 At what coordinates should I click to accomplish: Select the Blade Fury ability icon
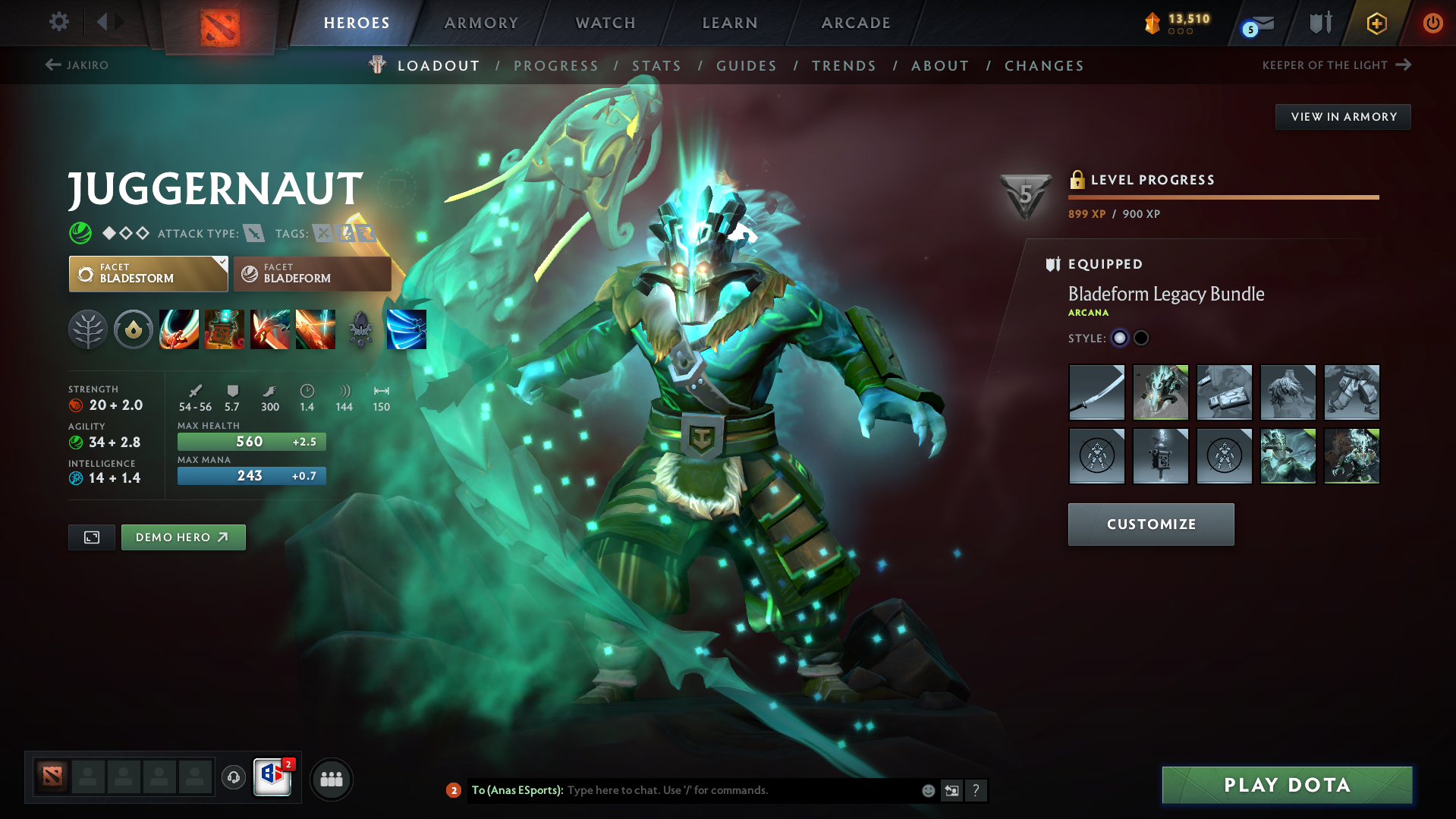click(179, 329)
